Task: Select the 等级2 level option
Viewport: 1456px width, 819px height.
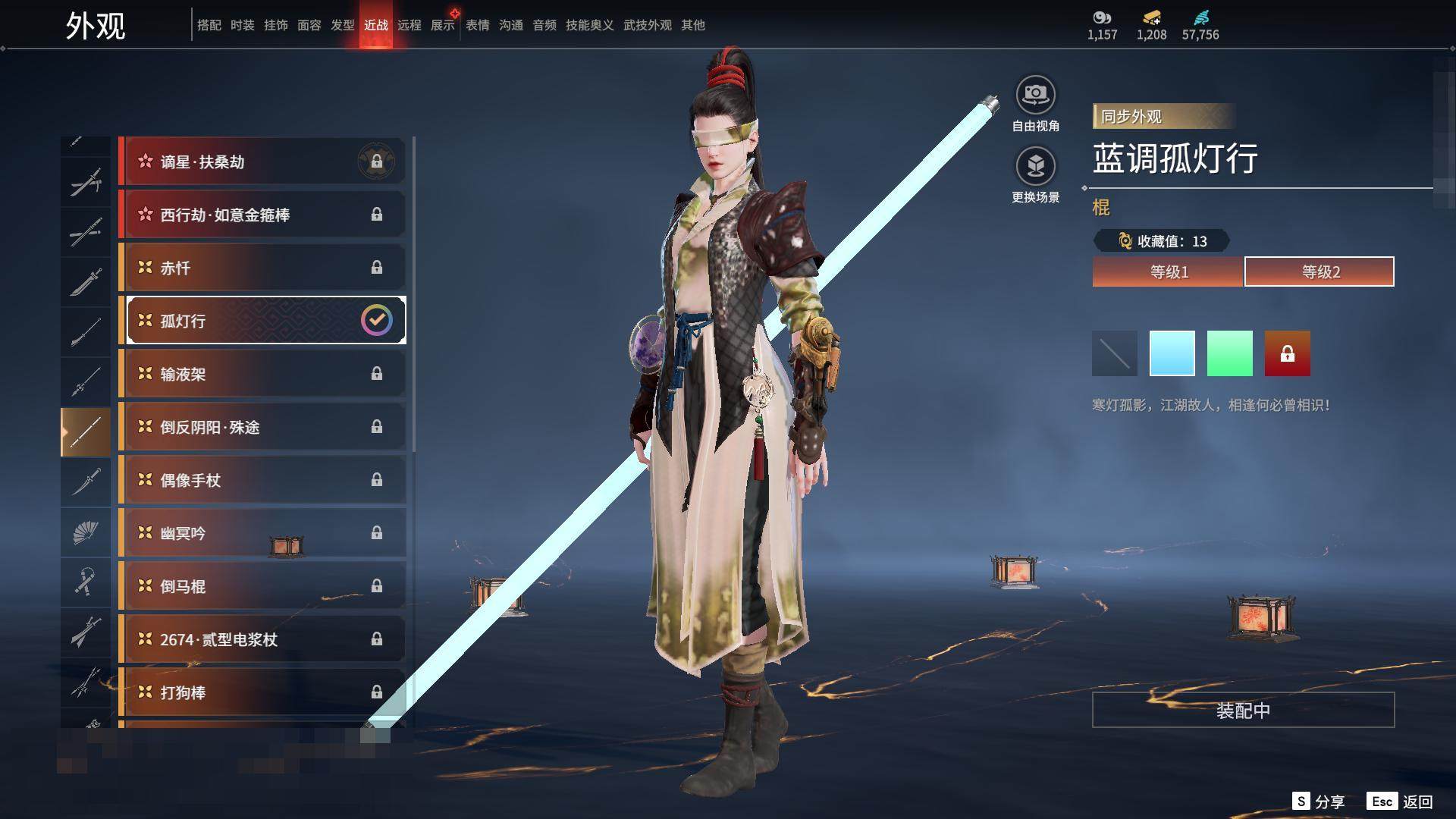Action: 1319,271
